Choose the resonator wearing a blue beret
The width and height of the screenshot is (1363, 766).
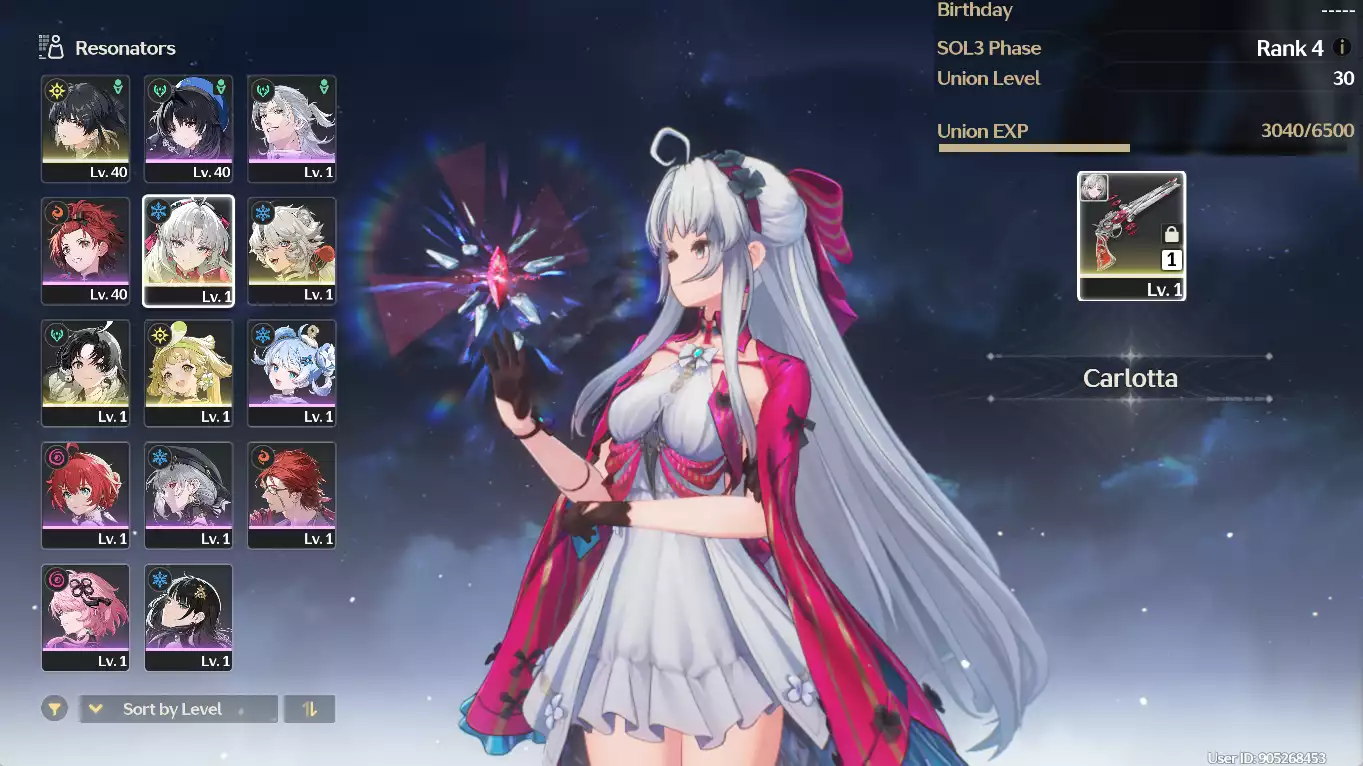click(x=188, y=128)
